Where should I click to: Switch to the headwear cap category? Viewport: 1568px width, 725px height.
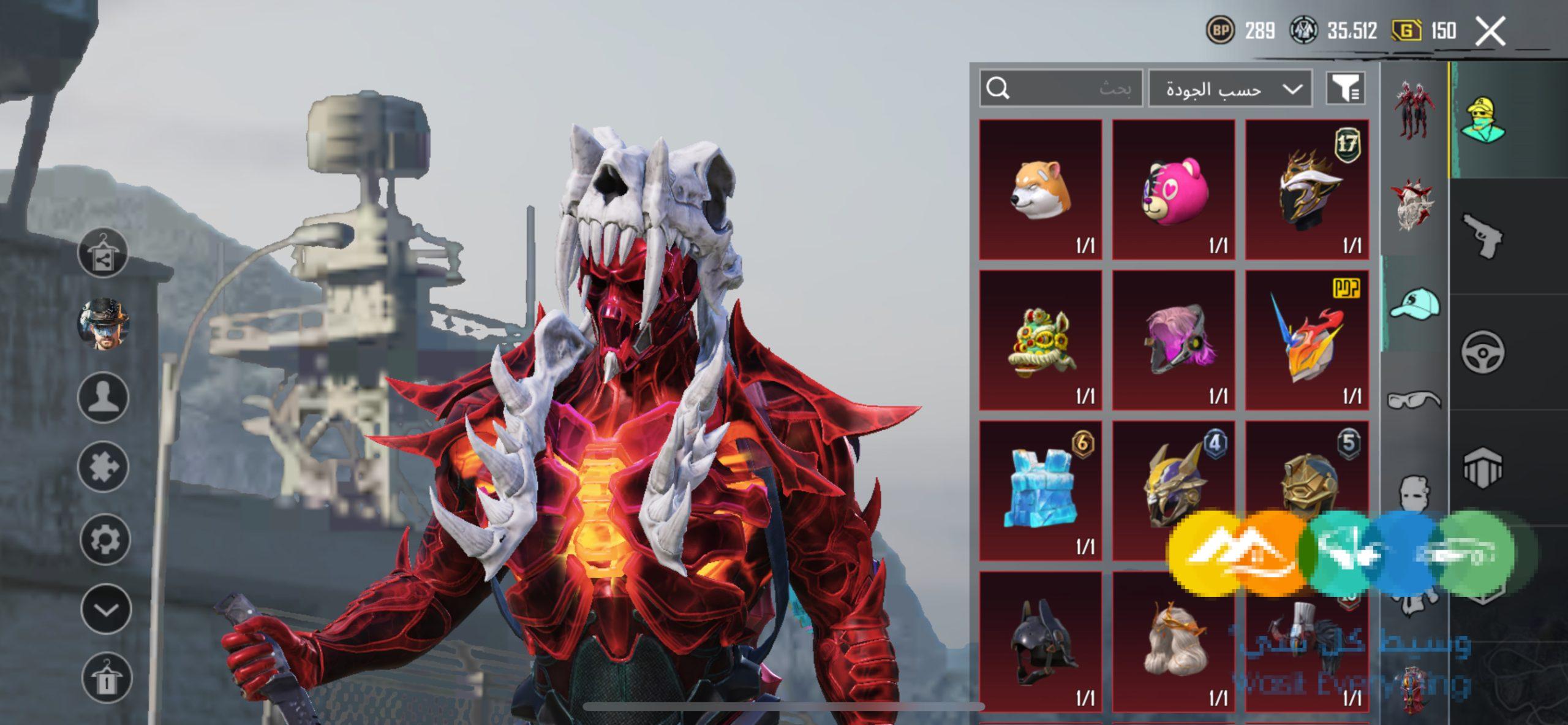1414,305
